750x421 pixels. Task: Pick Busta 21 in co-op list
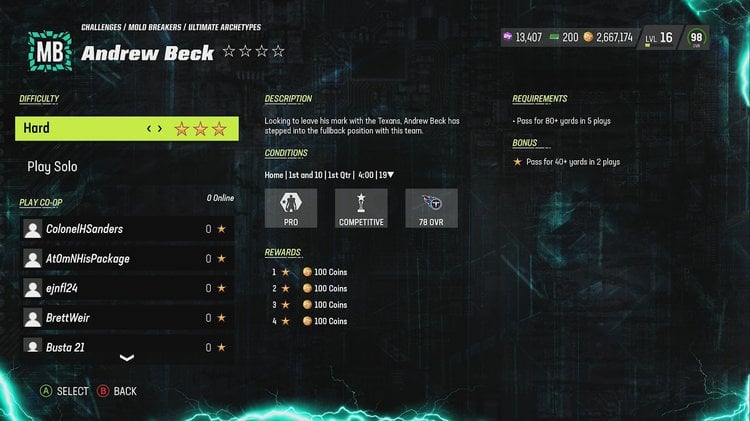[127, 346]
